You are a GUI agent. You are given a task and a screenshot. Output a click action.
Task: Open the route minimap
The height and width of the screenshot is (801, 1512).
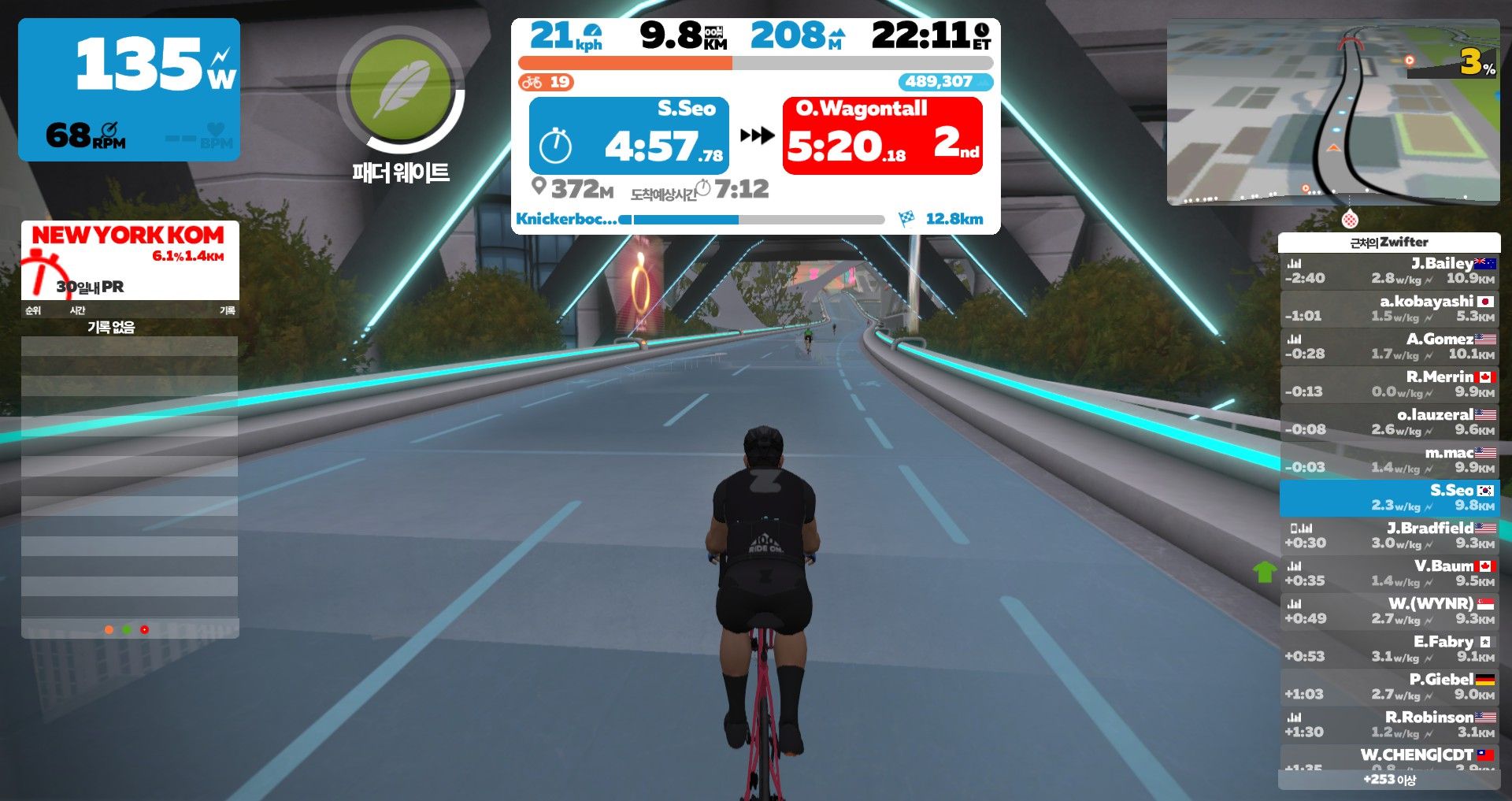[x=1332, y=112]
